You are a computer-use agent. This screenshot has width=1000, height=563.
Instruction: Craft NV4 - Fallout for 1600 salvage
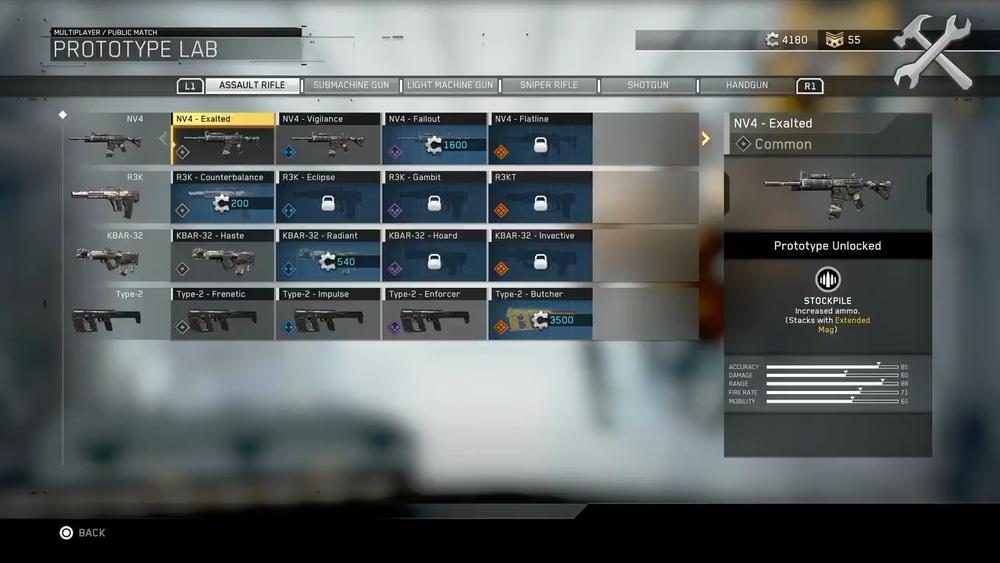pos(435,139)
